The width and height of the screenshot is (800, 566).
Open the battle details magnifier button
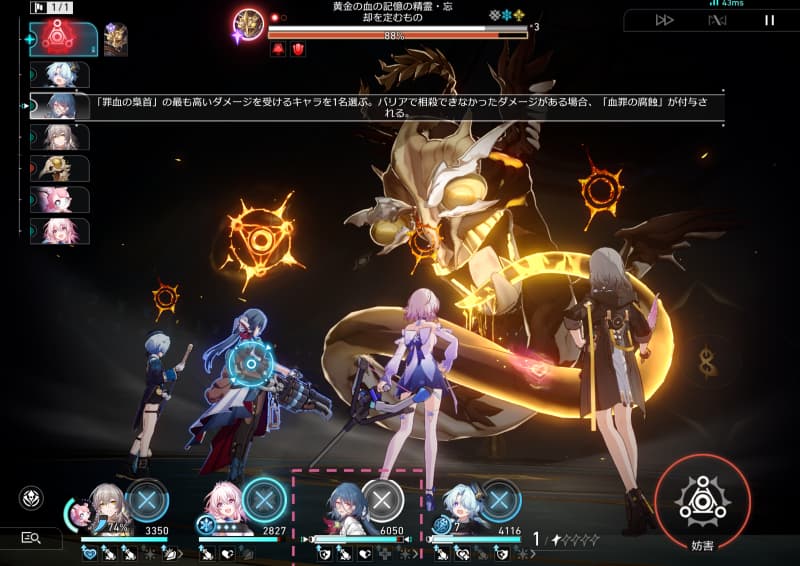pos(30,538)
